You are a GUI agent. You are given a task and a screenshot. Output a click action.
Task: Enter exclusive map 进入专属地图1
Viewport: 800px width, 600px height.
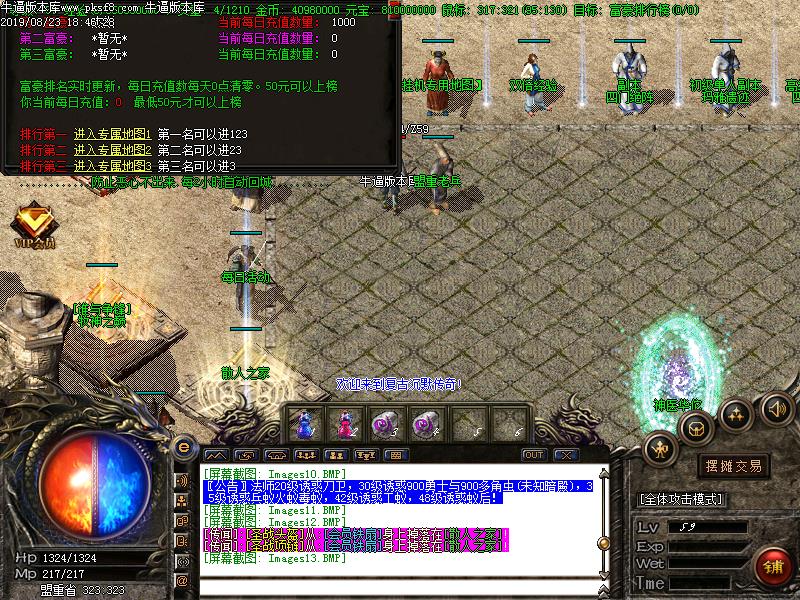(111, 133)
